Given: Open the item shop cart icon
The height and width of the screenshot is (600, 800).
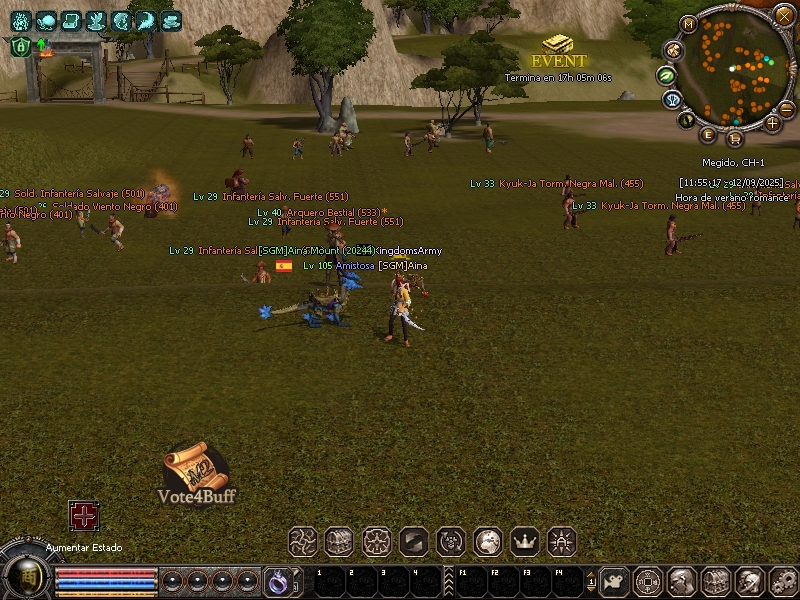Looking at the screenshot, I should [735, 138].
